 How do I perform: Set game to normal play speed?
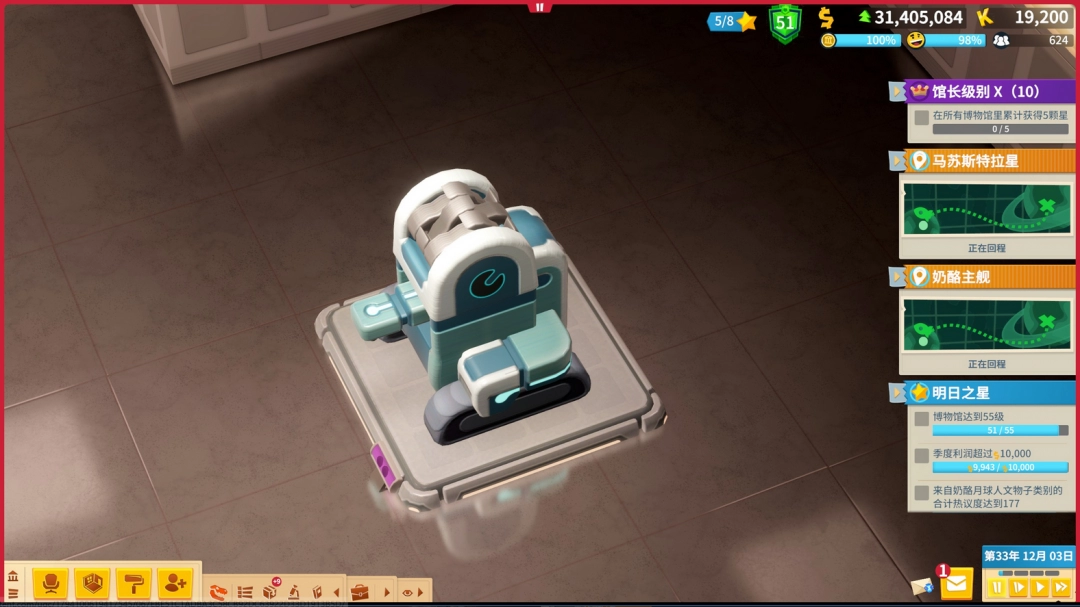[1040, 588]
